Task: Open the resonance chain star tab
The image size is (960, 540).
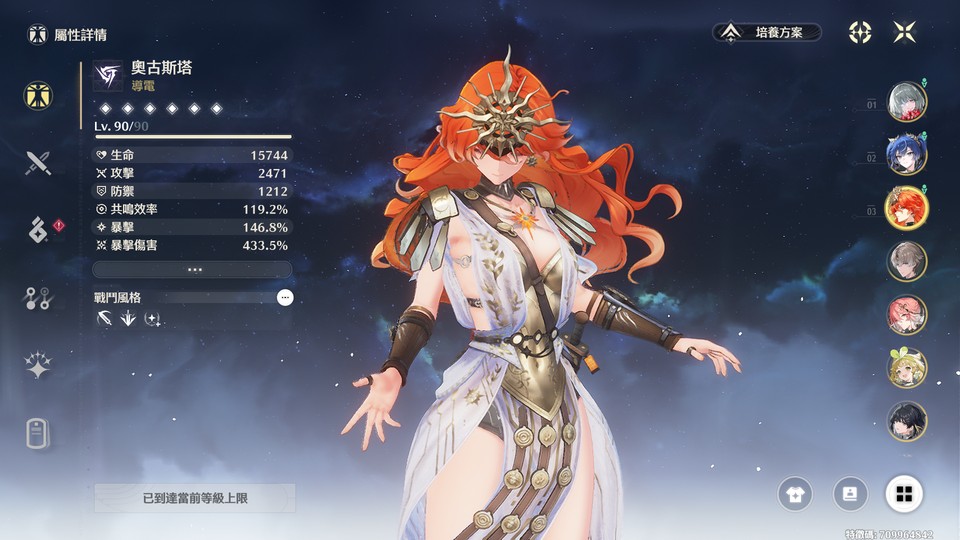Action: [38, 365]
